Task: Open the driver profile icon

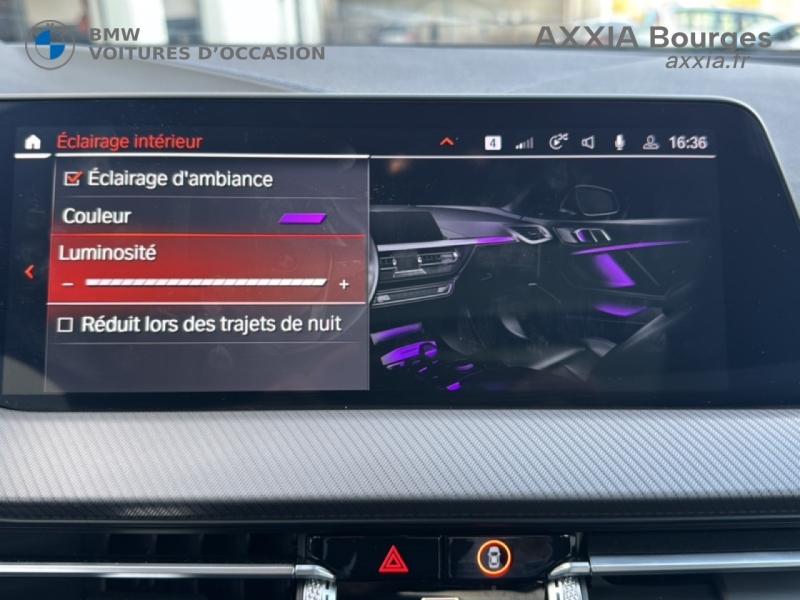Action: [x=650, y=143]
